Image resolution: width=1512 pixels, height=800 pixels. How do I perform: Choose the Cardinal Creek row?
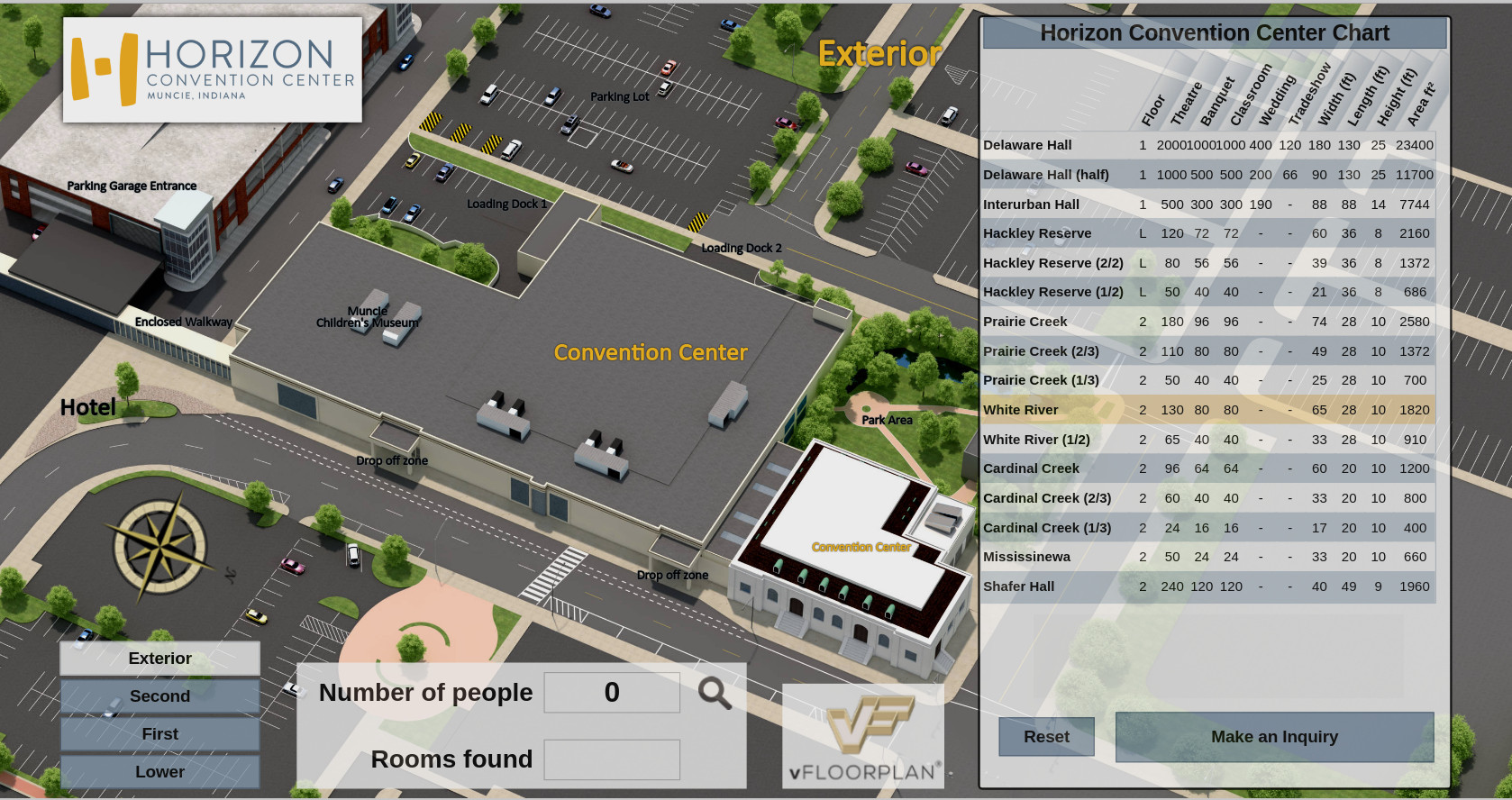pyautogui.click(x=1207, y=468)
